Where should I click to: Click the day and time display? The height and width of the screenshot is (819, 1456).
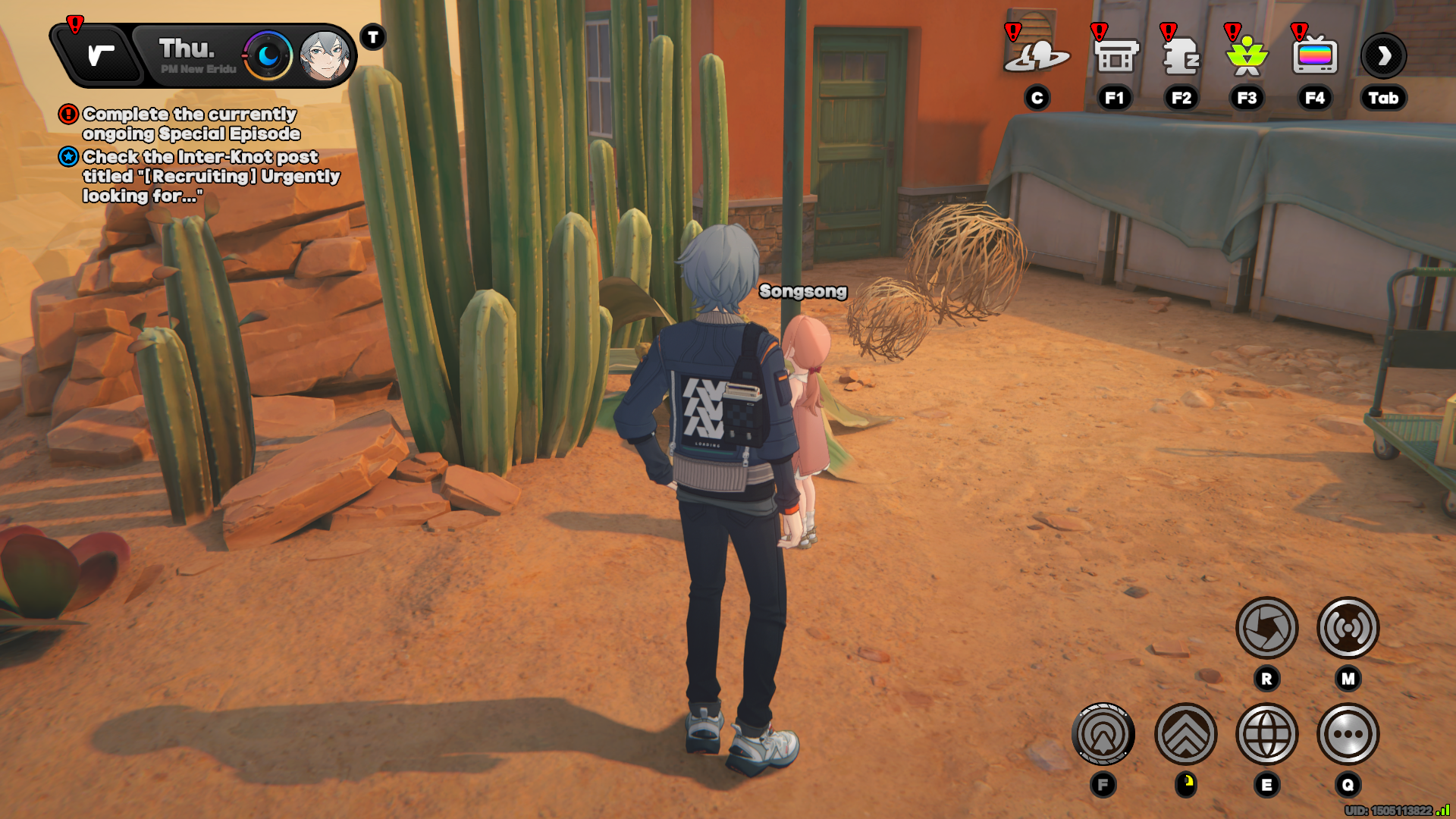pyautogui.click(x=196, y=55)
